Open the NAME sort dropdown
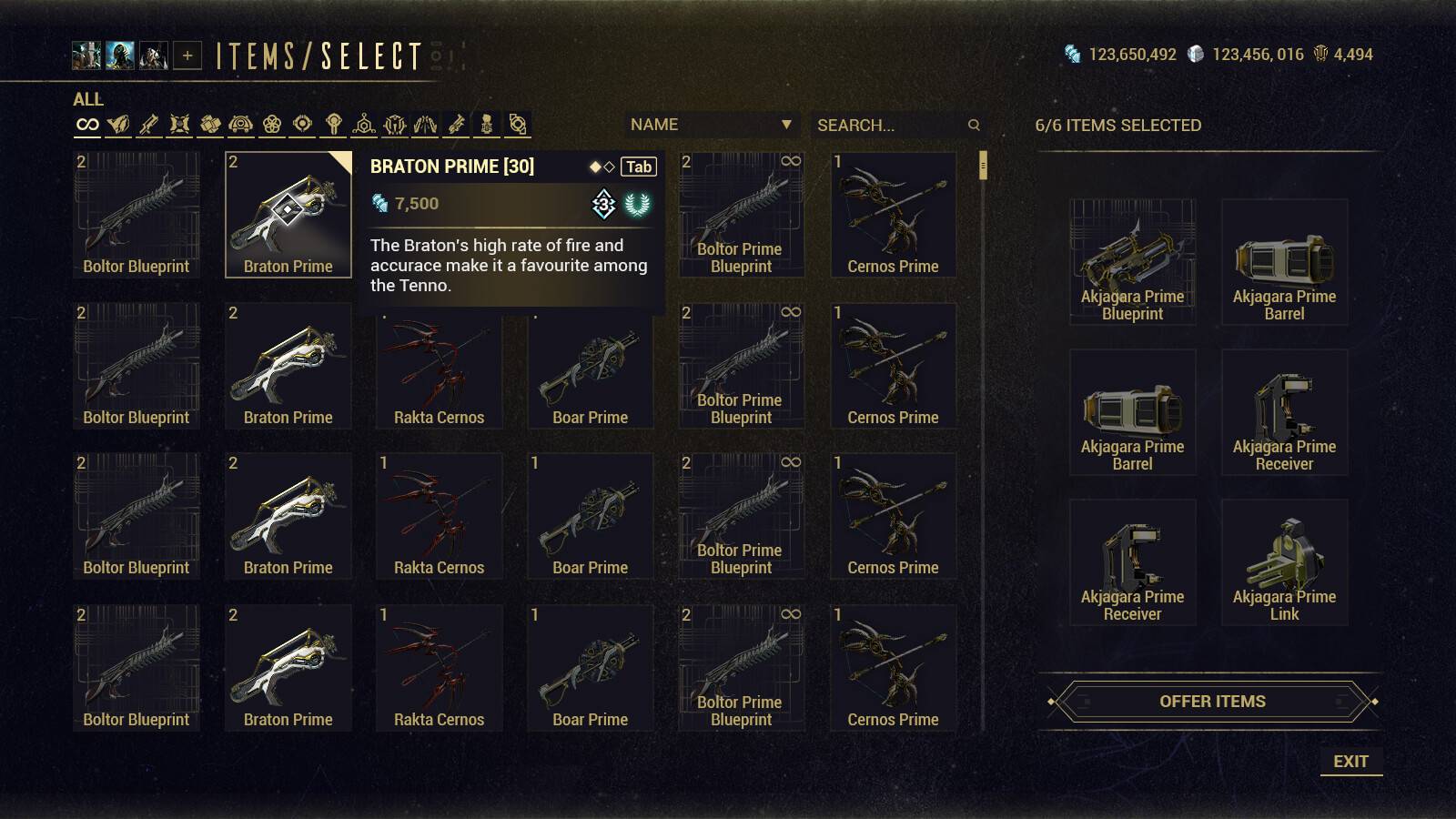Image resolution: width=1456 pixels, height=819 pixels. [711, 125]
